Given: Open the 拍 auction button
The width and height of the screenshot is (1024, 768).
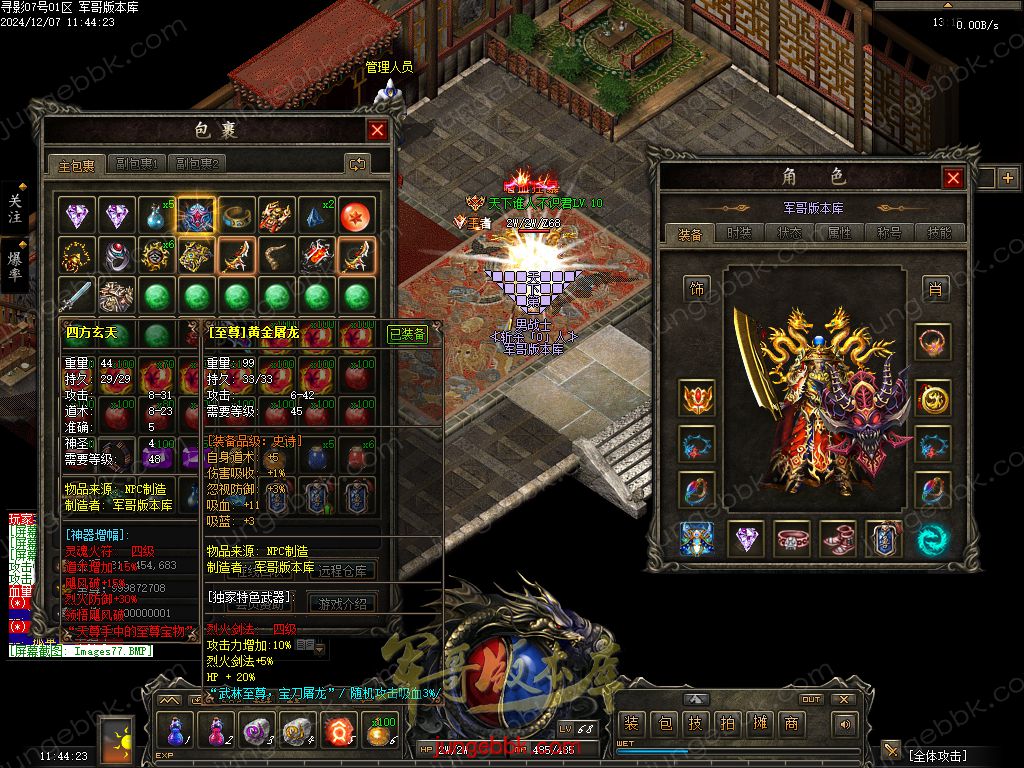Looking at the screenshot, I should pyautogui.click(x=728, y=724).
